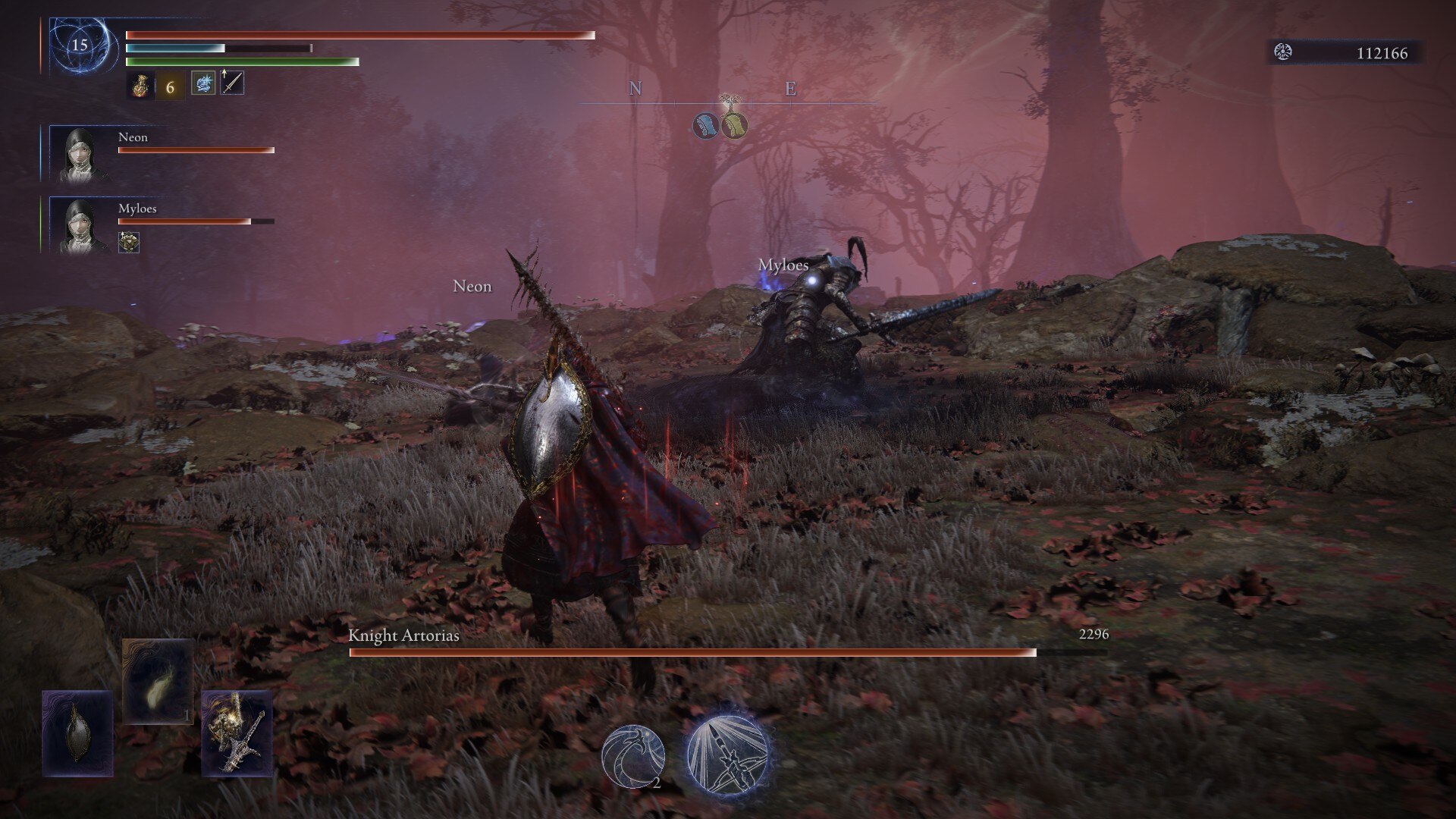Click the yellow teammate marker on the compass
The height and width of the screenshot is (819, 1456).
pos(734,126)
